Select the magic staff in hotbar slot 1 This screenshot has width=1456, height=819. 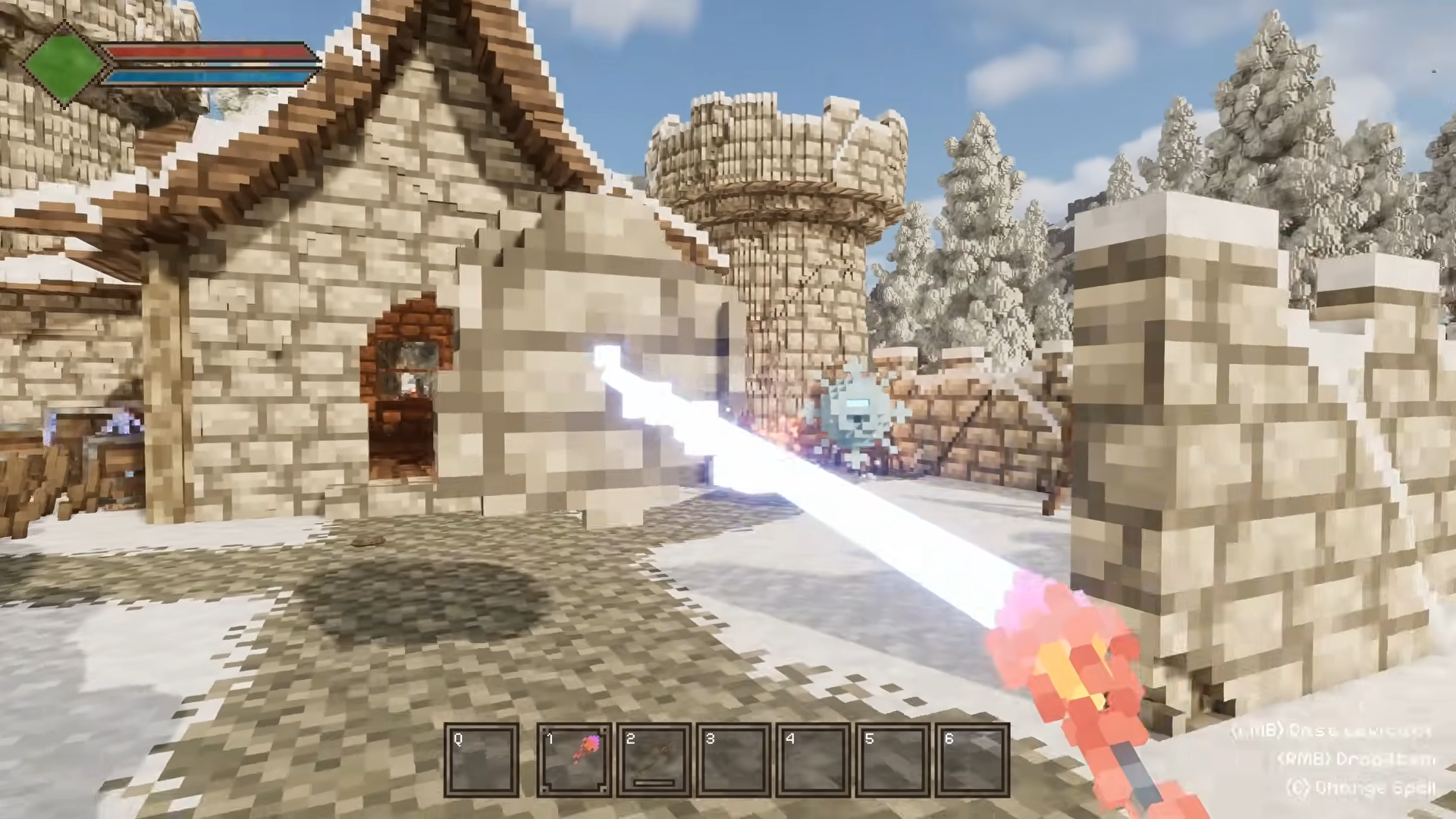[574, 760]
